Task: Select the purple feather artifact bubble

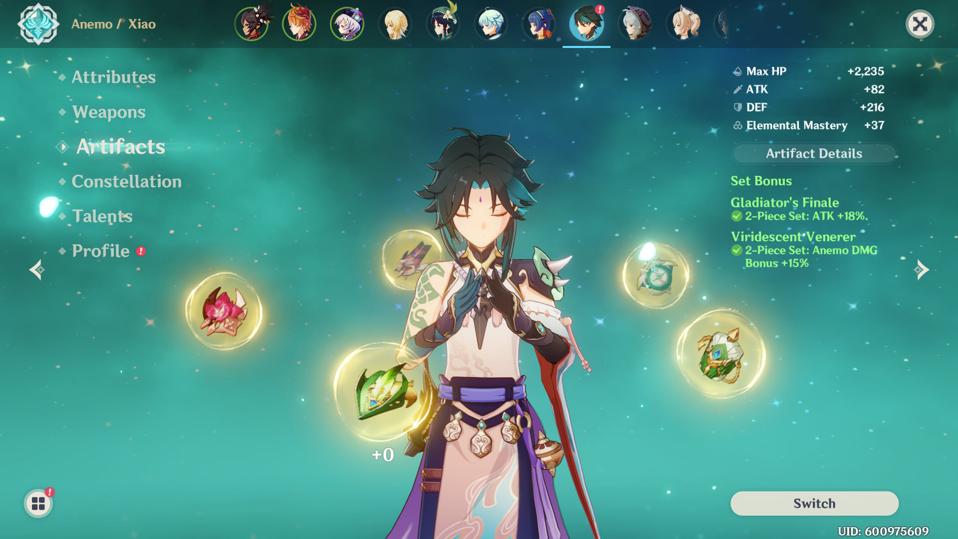Action: (411, 259)
